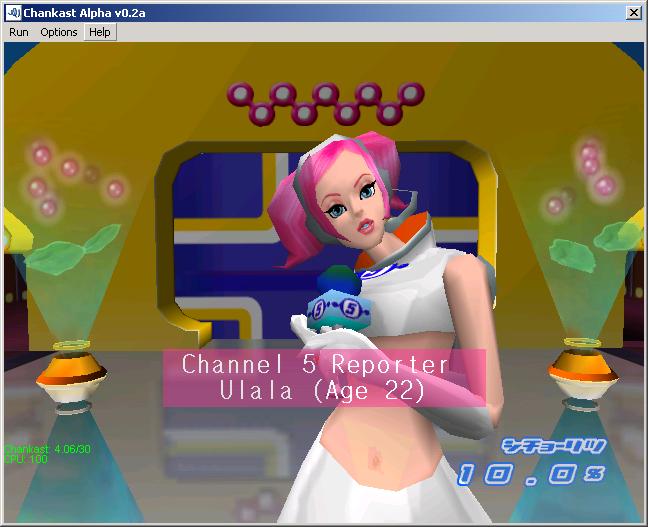Image resolution: width=648 pixels, height=527 pixels.
Task: Close the Chankast emulator window
Action: point(633,12)
